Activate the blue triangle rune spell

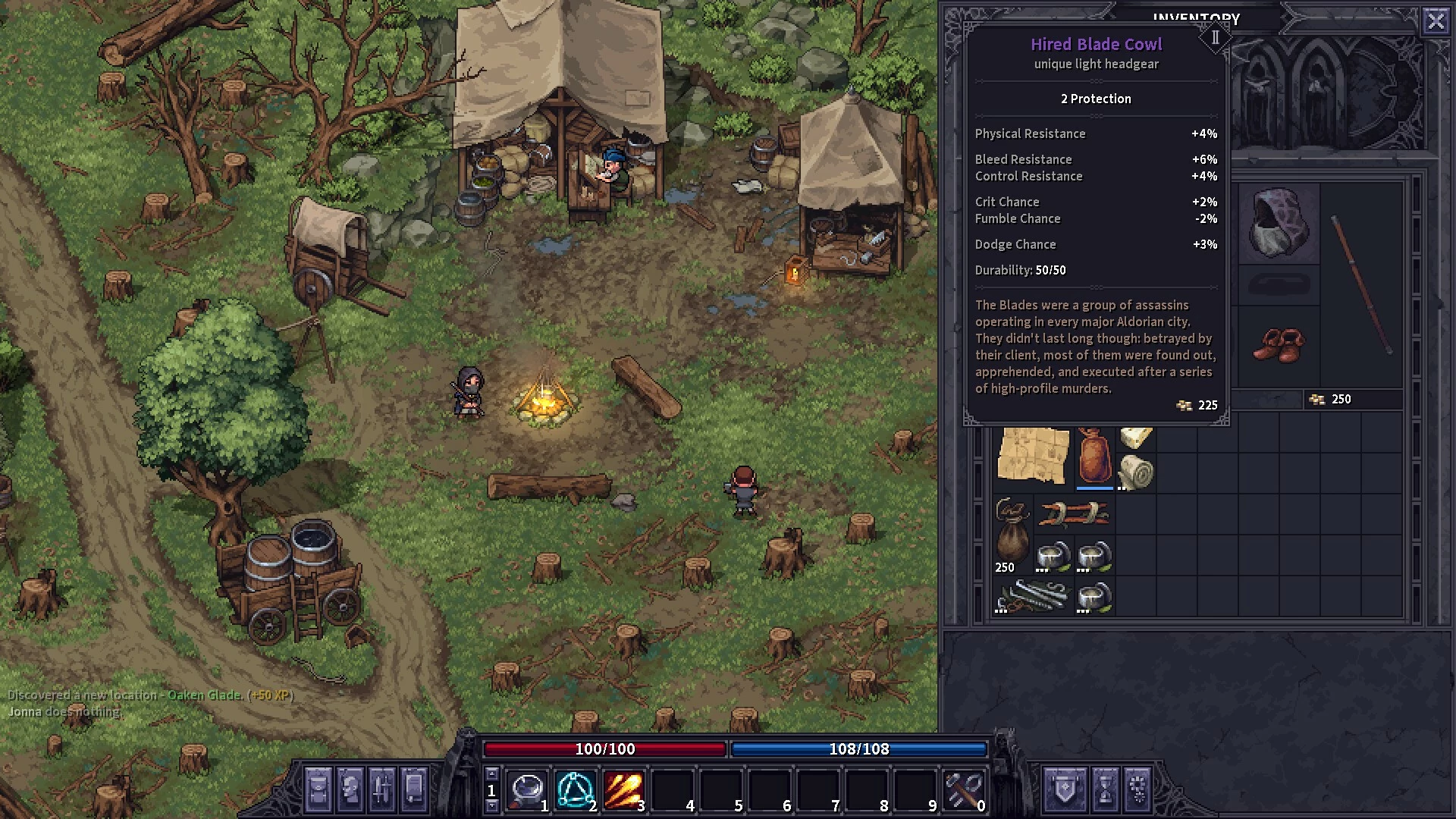pos(575,790)
